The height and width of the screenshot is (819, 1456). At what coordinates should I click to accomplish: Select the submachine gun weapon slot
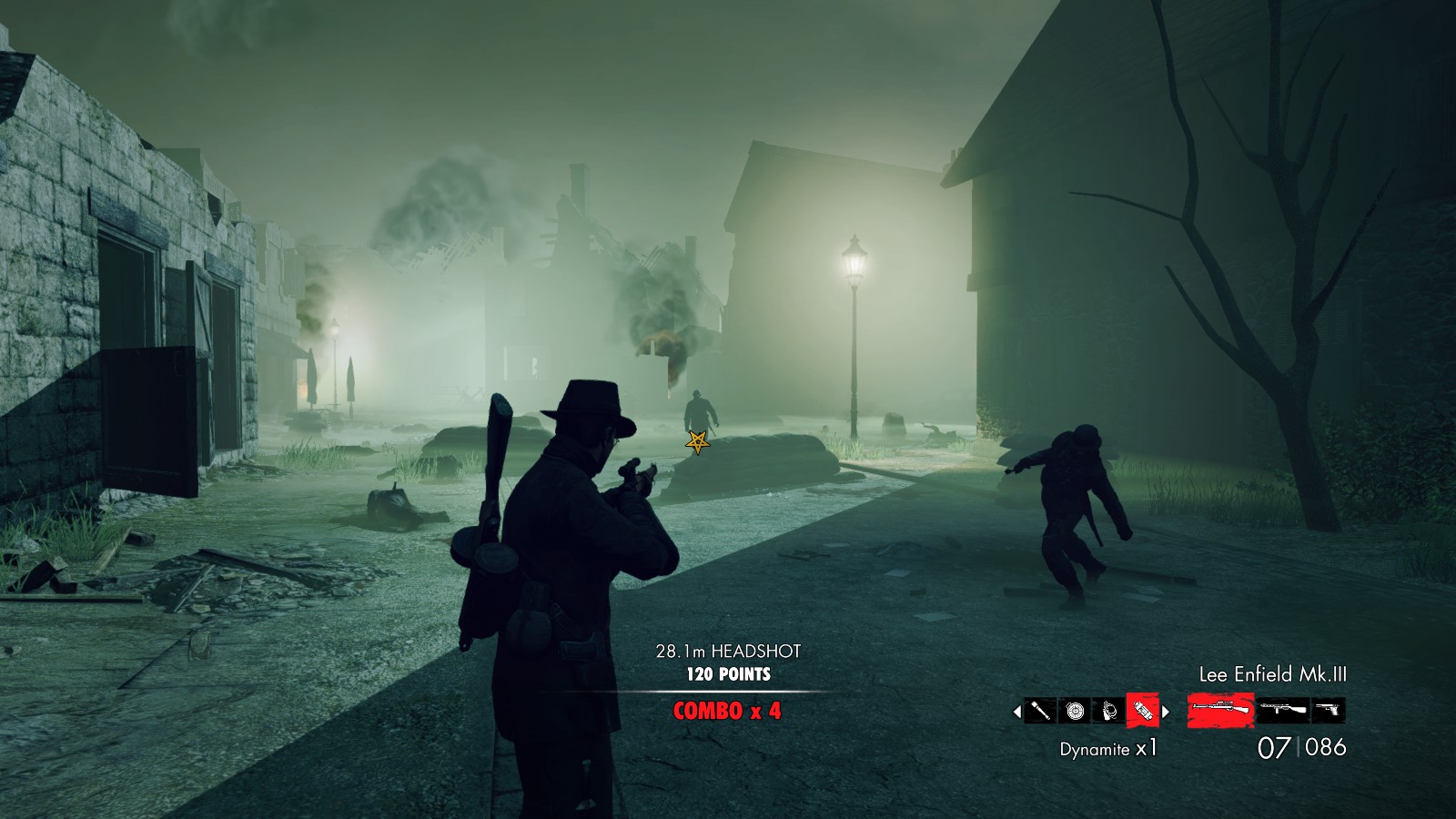1283,711
